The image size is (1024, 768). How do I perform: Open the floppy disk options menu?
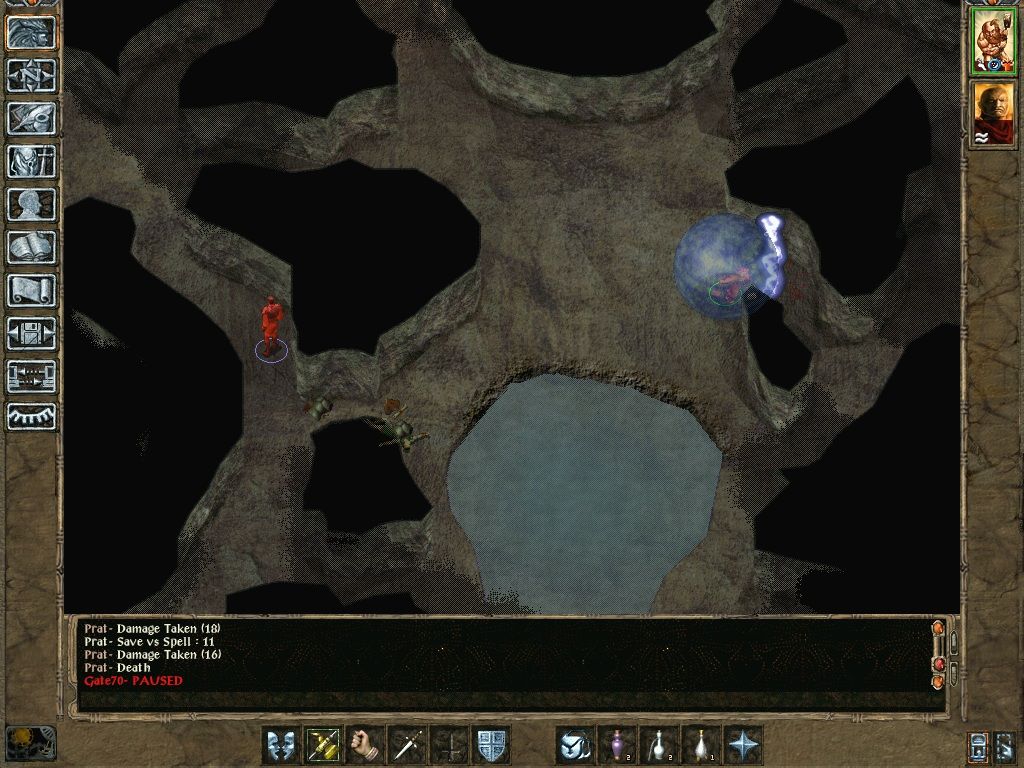click(32, 333)
